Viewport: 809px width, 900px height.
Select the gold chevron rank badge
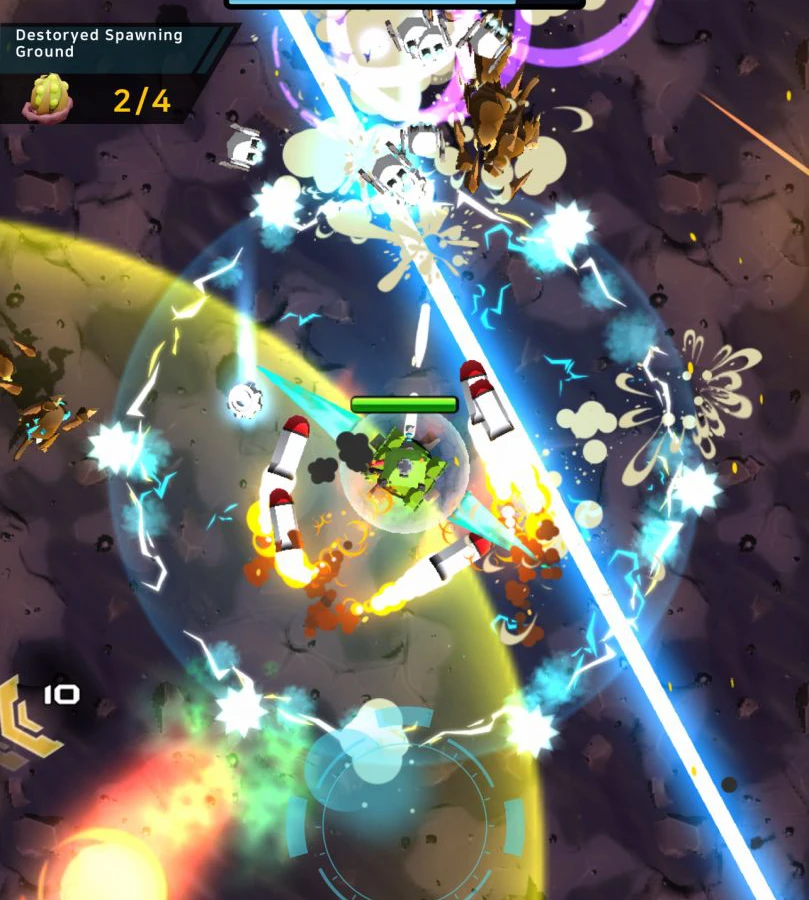[24, 722]
